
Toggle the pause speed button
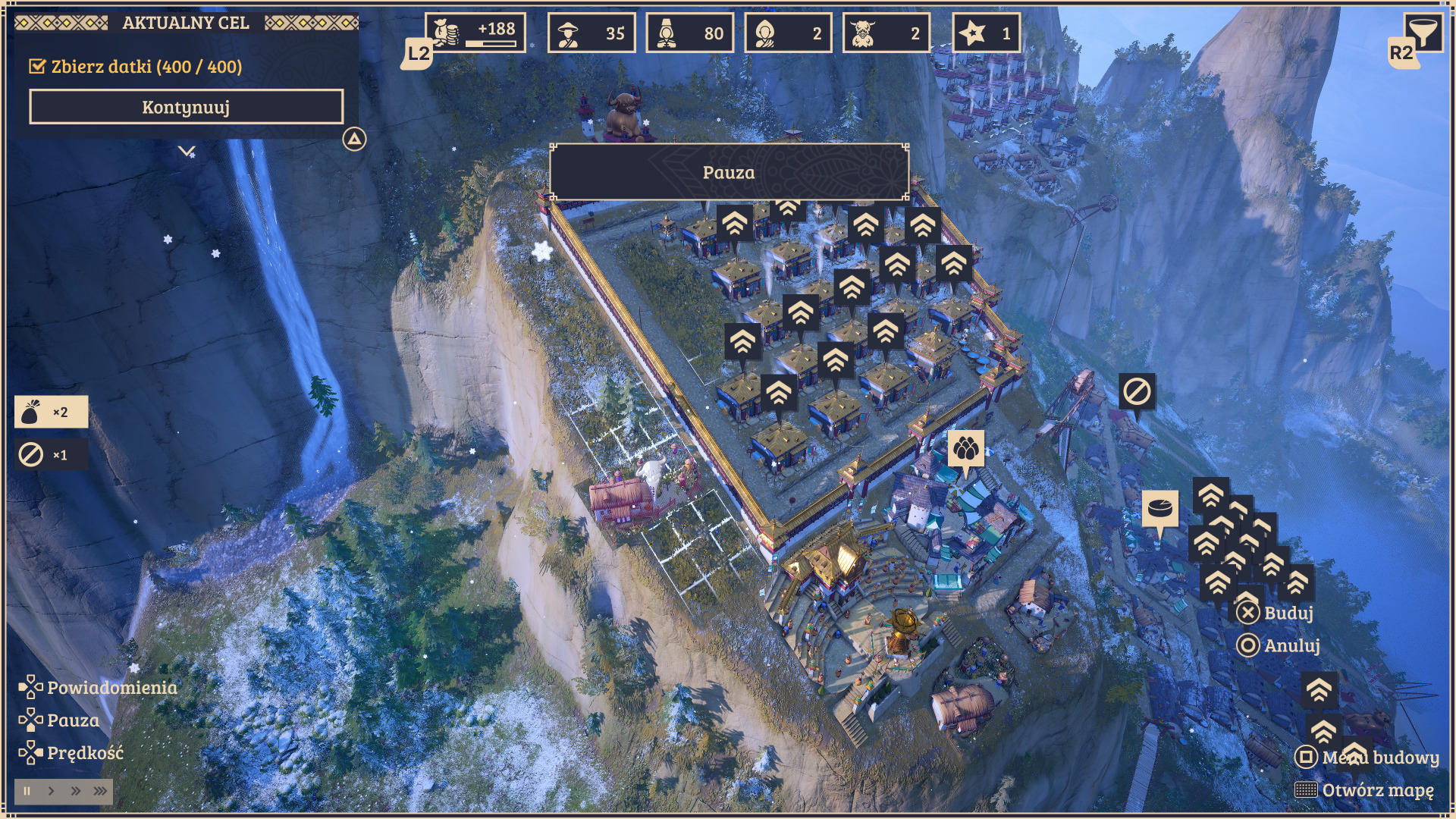(27, 791)
